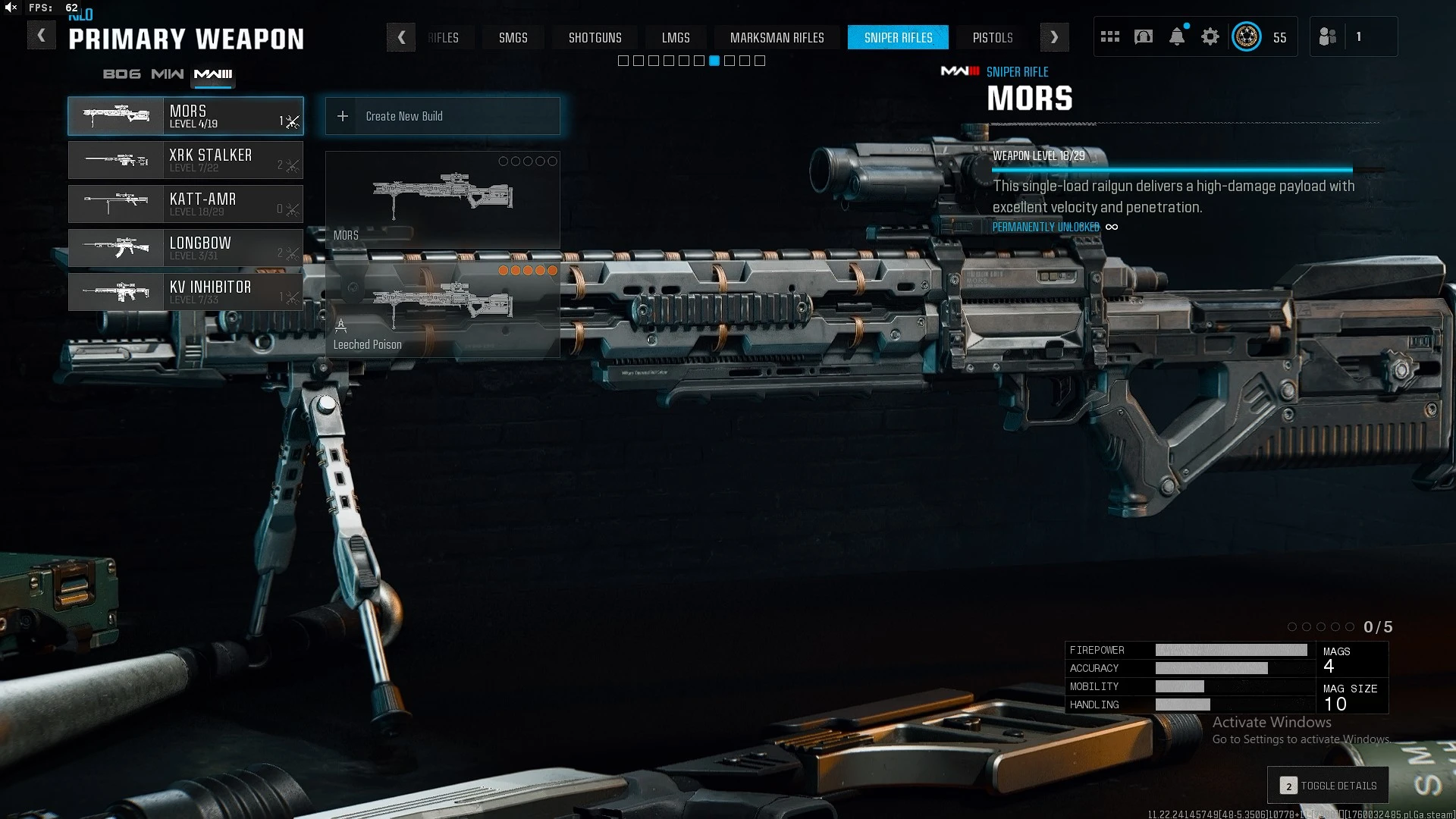The height and width of the screenshot is (819, 1456).
Task: Create a new weapon build
Action: point(442,116)
